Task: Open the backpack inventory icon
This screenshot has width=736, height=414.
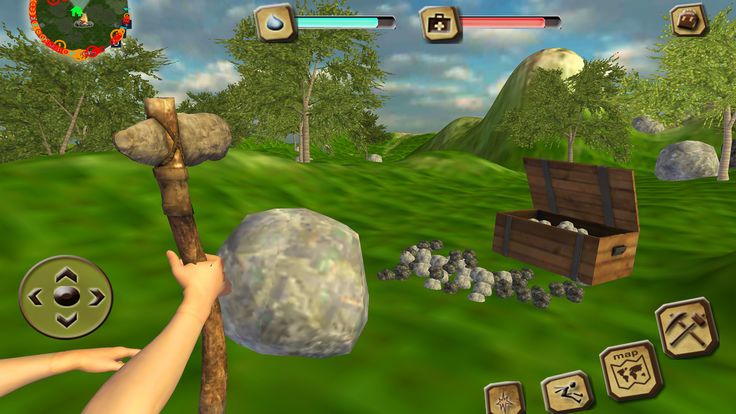Action: click(x=689, y=20)
